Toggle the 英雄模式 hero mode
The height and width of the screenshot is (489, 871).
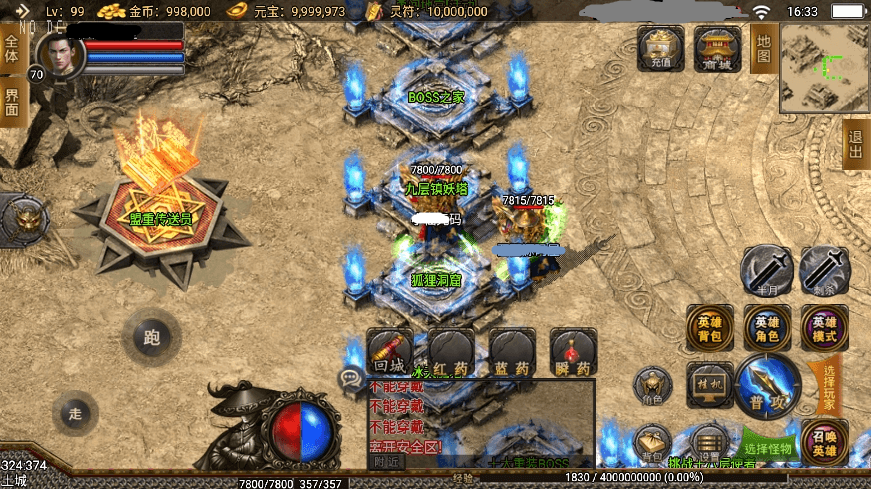pos(824,329)
